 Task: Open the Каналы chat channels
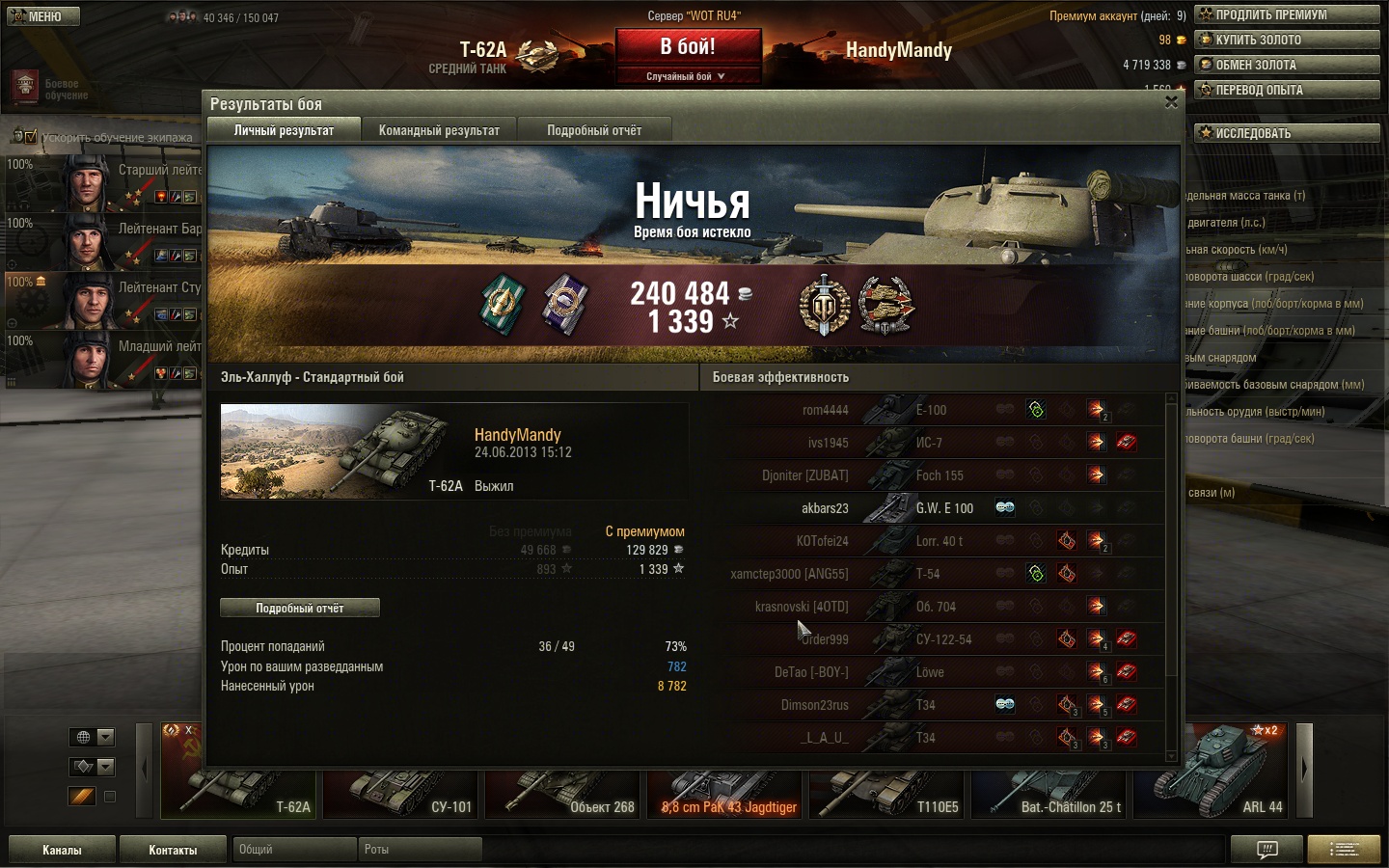click(x=62, y=850)
